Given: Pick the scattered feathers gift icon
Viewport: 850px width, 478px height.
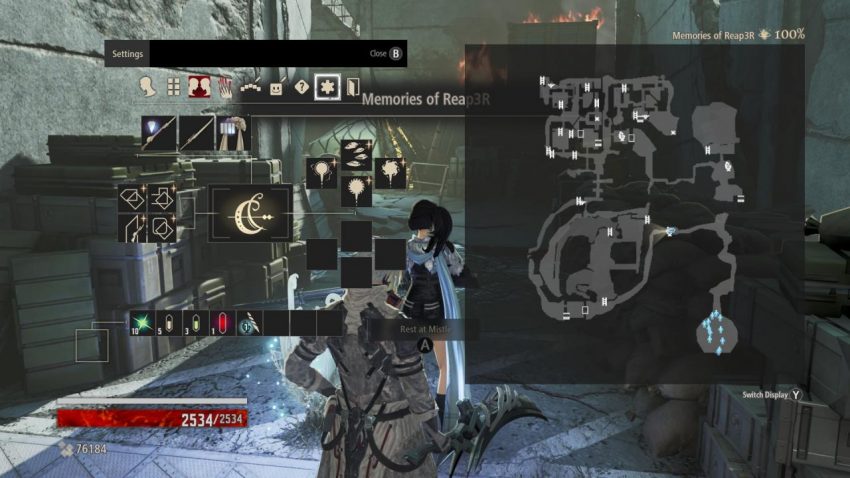Looking at the screenshot, I should [356, 153].
